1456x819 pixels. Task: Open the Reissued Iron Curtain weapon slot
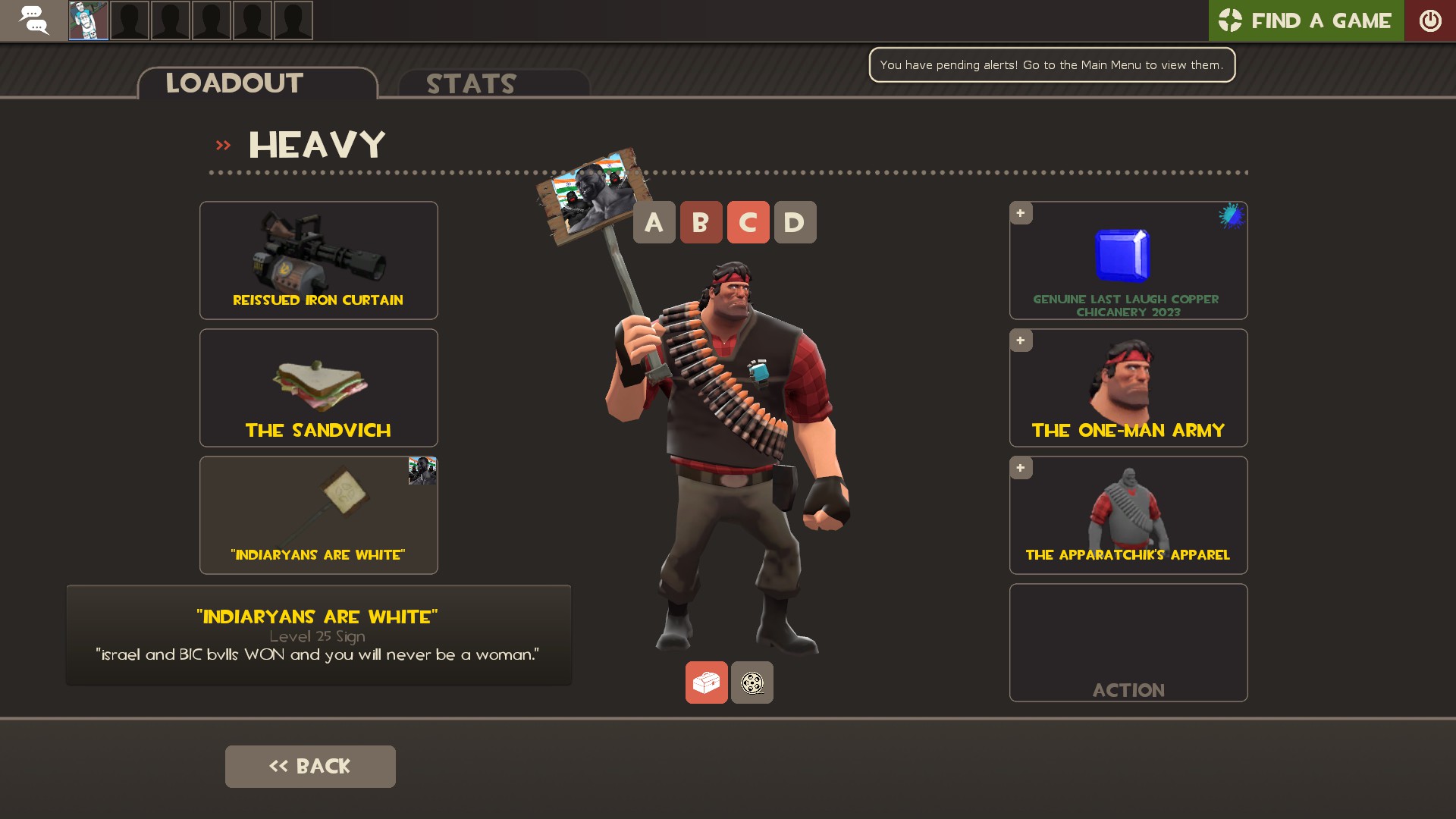(x=318, y=260)
